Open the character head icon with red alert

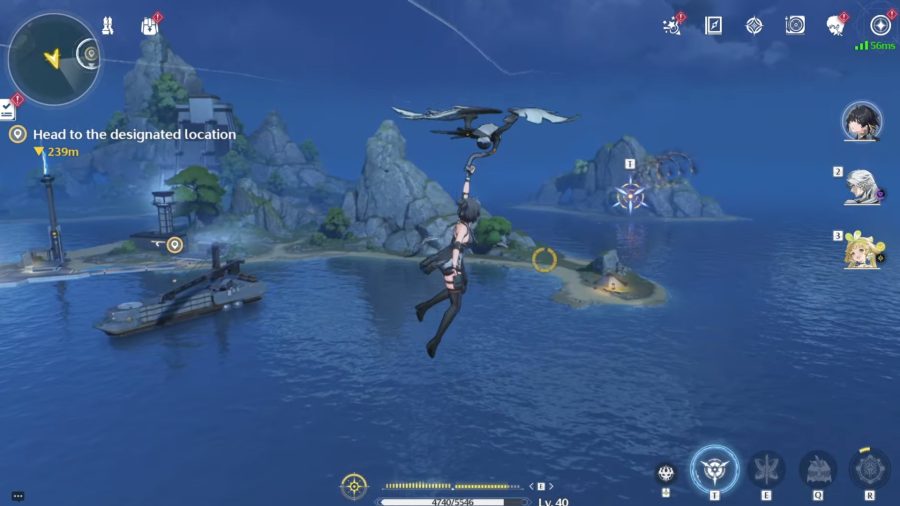pyautogui.click(x=836, y=26)
